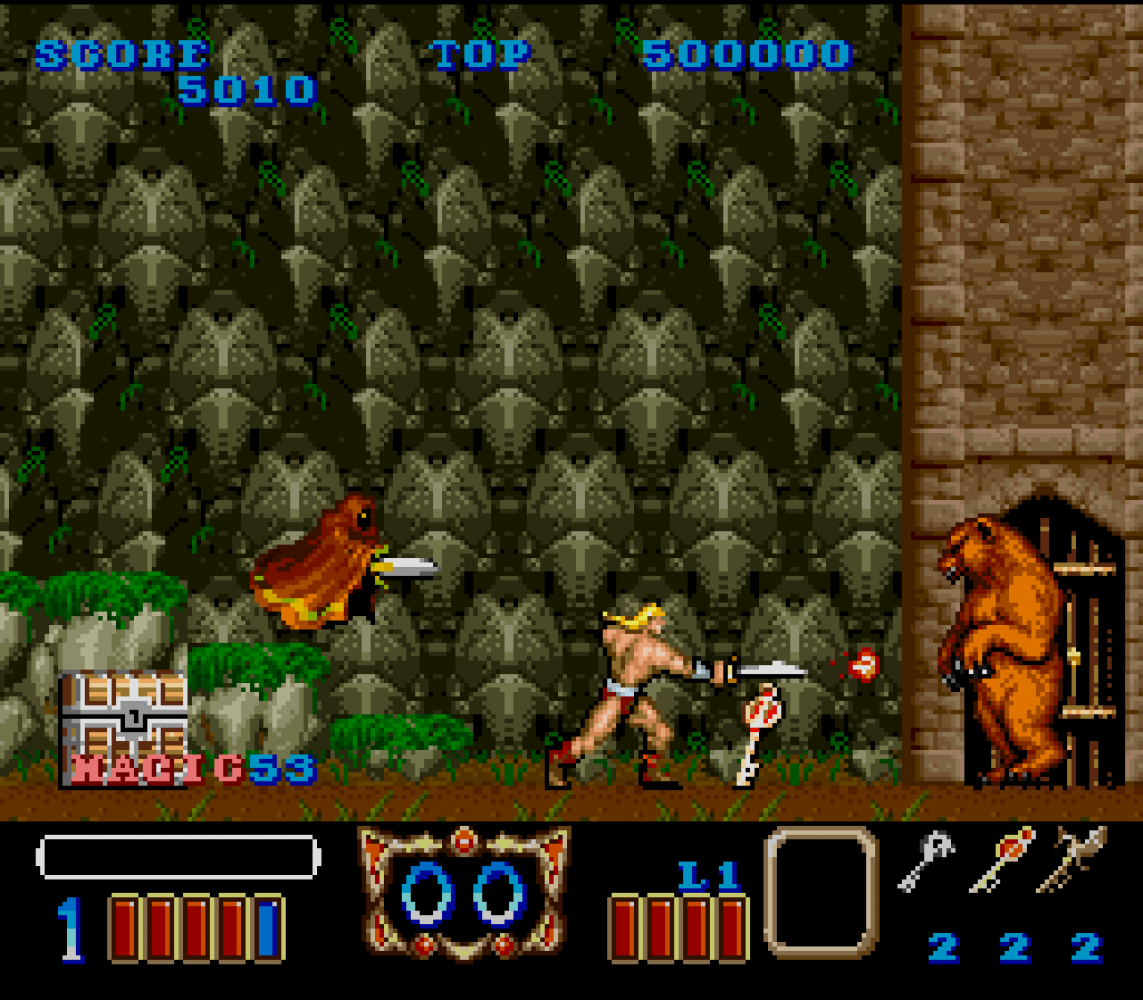Click the ornate frame with blue rings
This screenshot has width=1143, height=1000.
[464, 892]
